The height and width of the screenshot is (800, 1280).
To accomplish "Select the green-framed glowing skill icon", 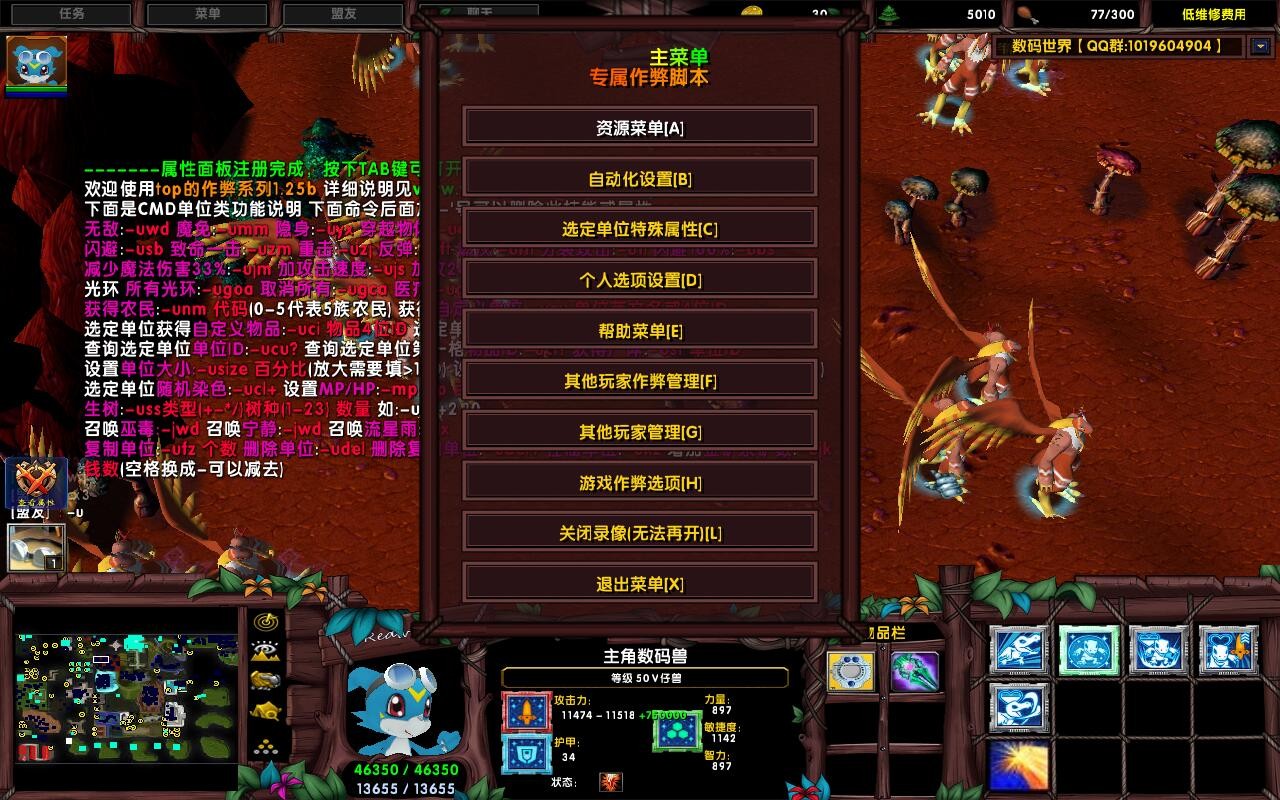I will click(1089, 651).
